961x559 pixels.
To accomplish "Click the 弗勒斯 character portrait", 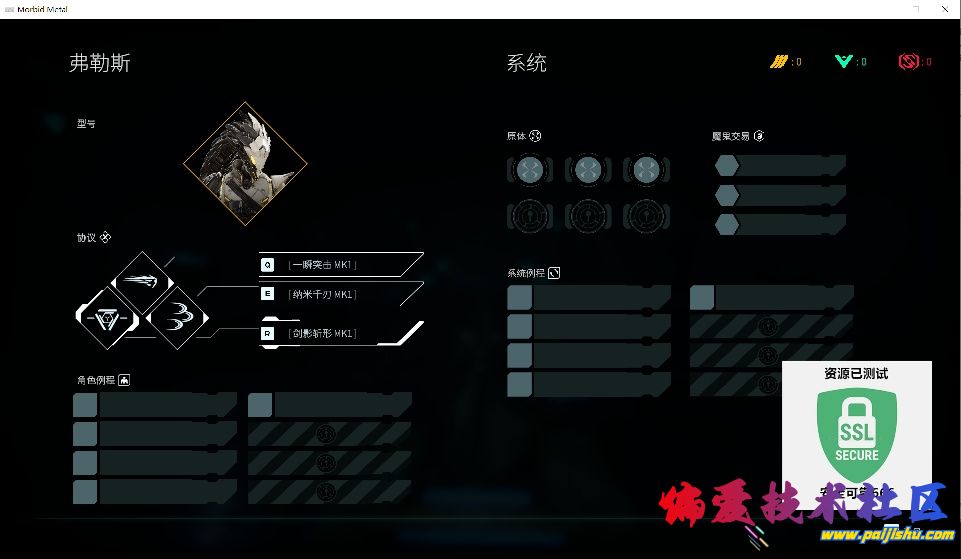I will [244, 164].
